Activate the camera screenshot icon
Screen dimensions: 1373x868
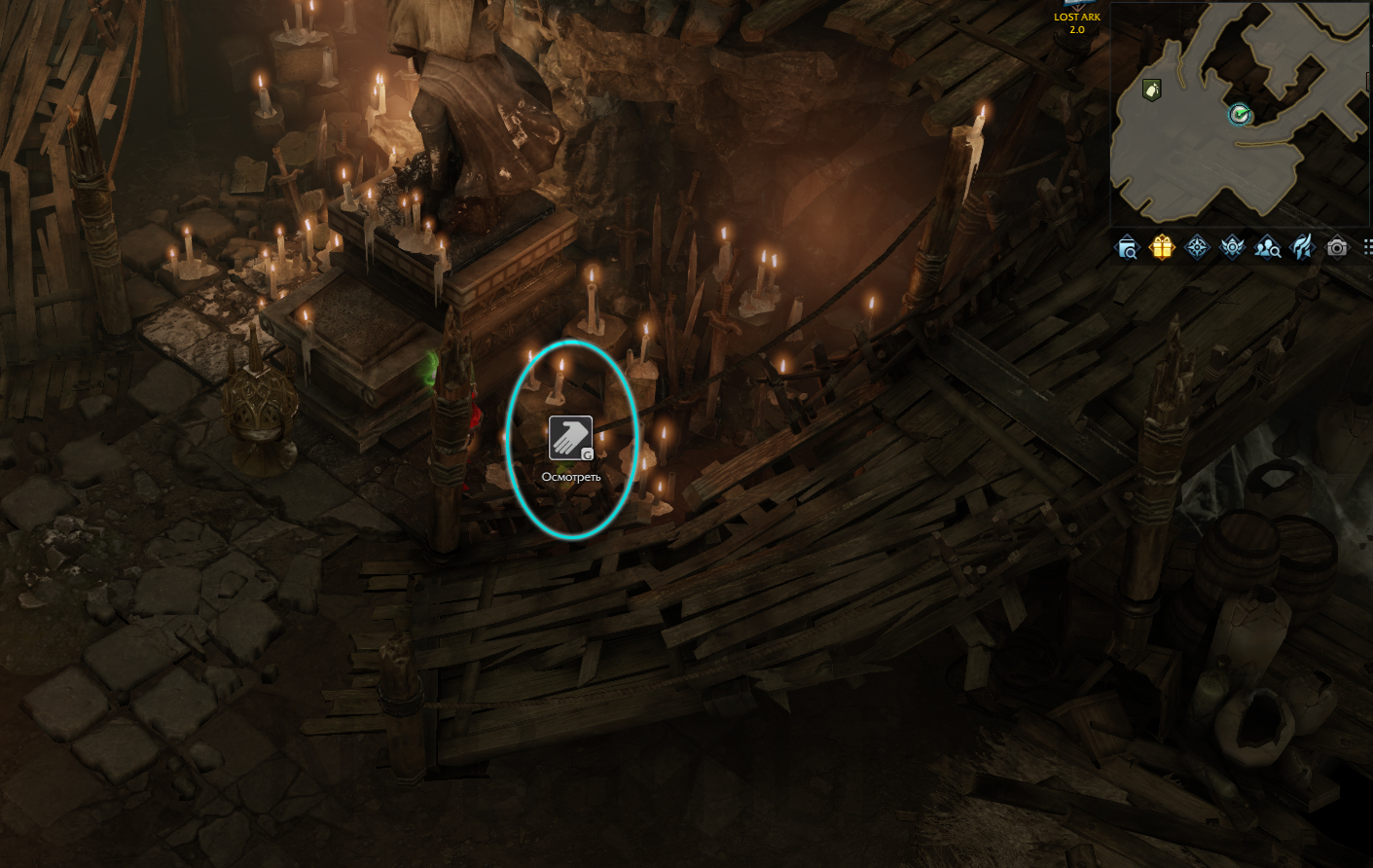(1337, 247)
